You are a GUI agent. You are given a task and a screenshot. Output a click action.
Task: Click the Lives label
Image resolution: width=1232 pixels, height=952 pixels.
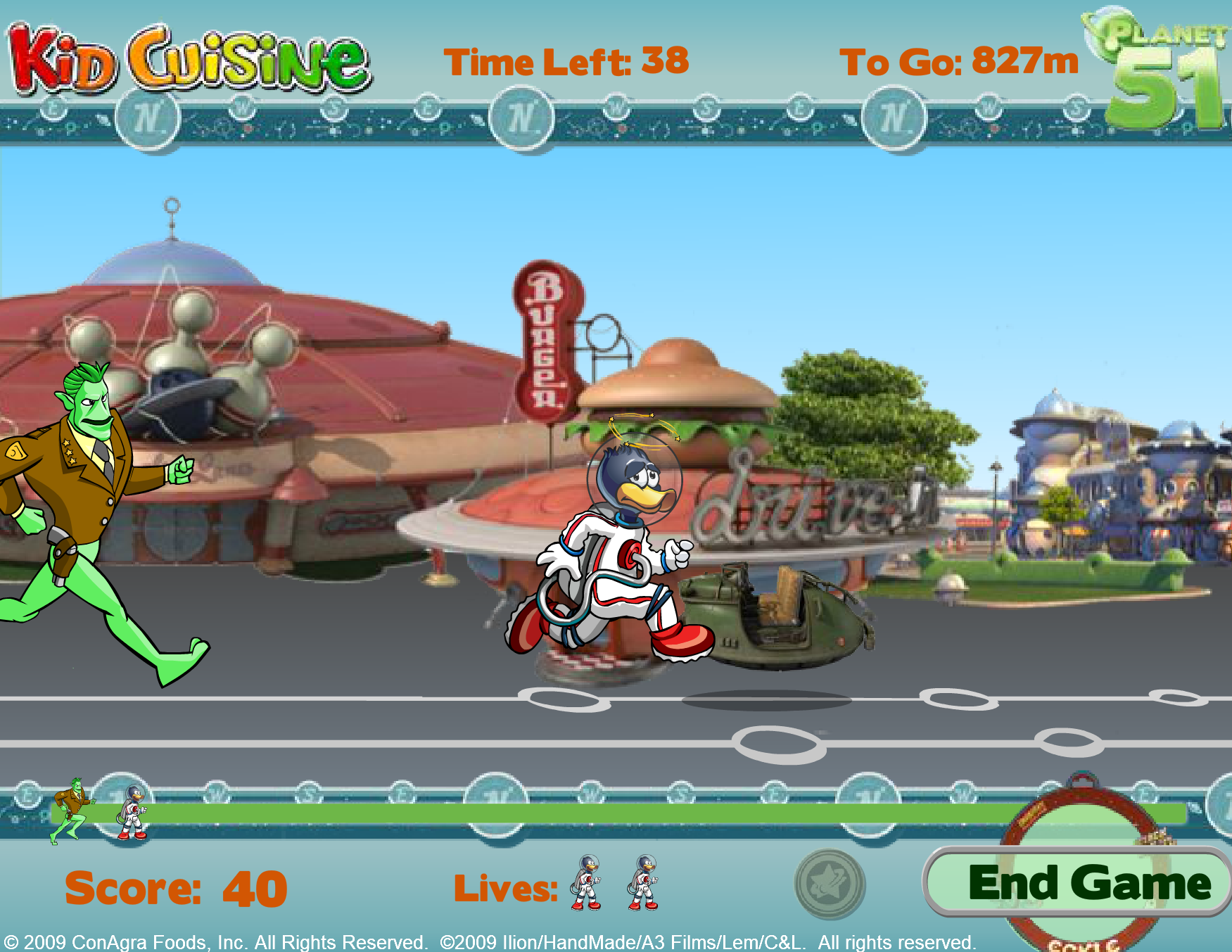point(507,885)
